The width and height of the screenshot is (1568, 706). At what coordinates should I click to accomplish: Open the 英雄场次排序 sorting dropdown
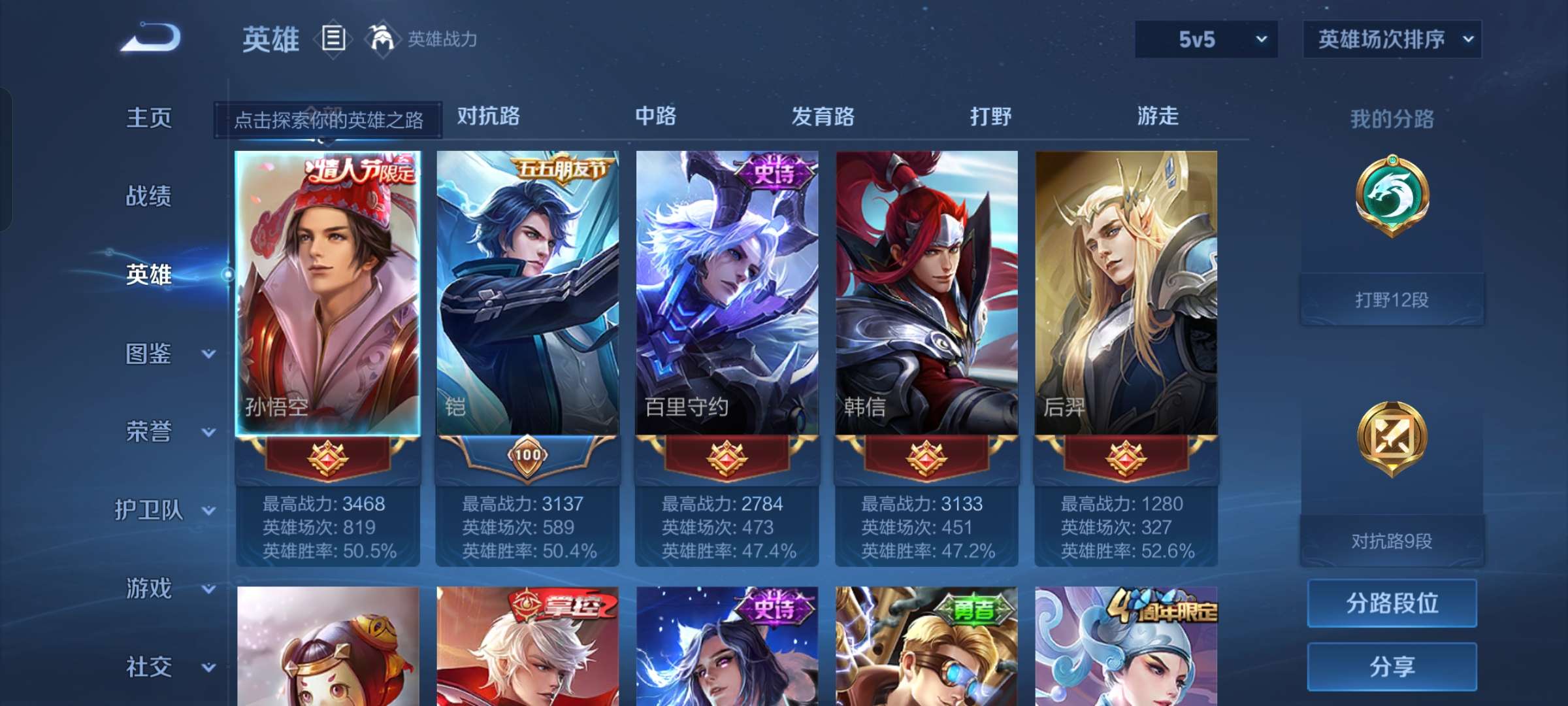[1392, 39]
